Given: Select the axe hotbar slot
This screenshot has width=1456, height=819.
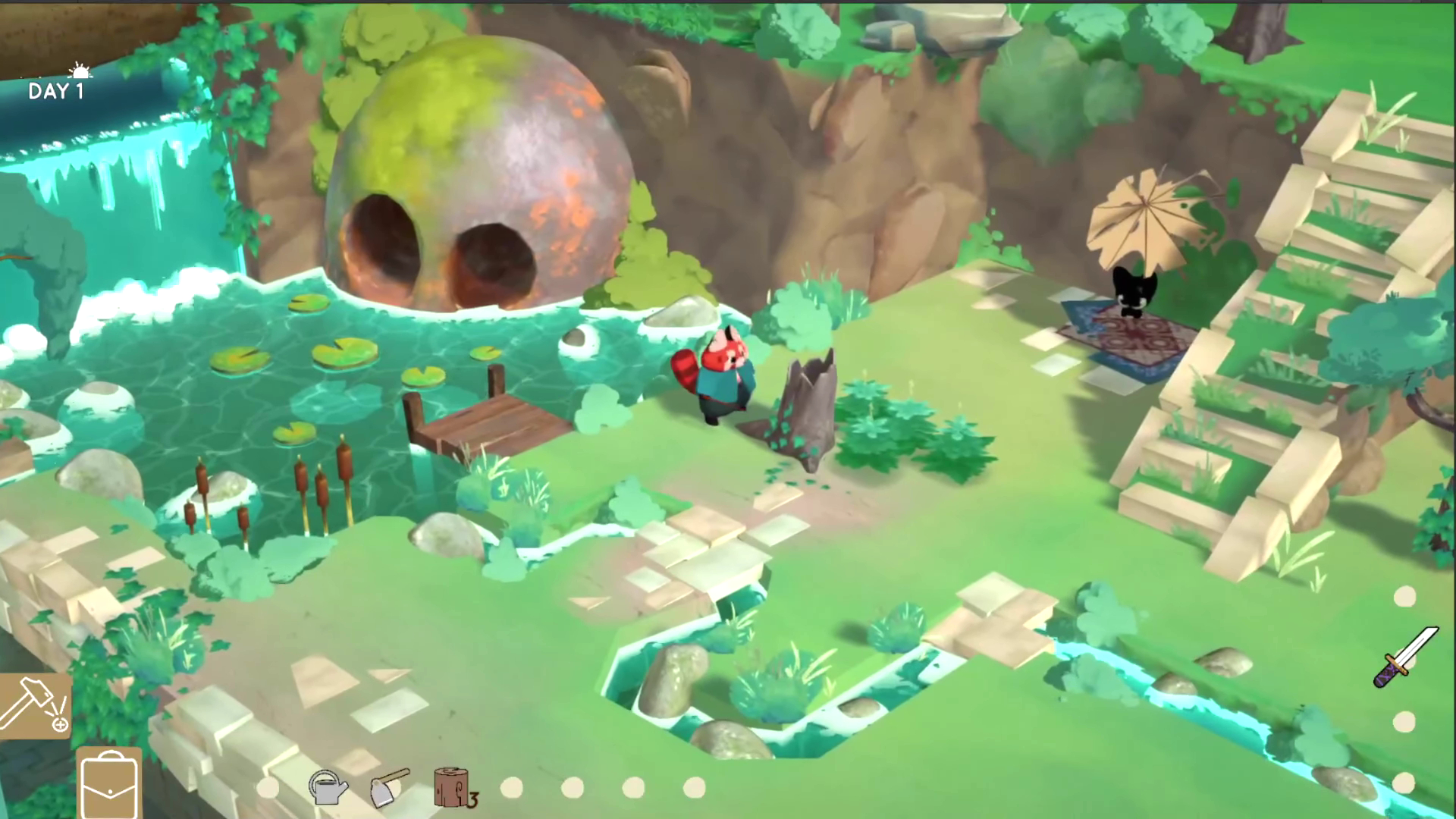Looking at the screenshot, I should point(390,788).
